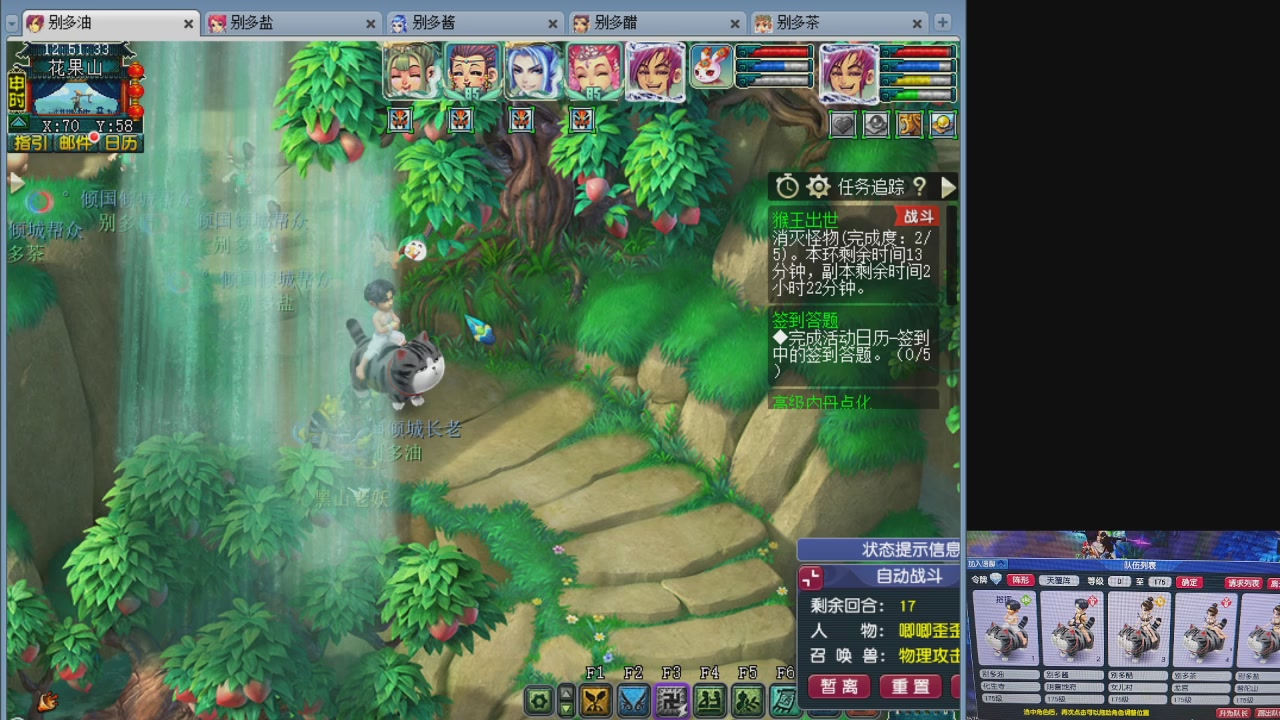
Task: Select the highlighted F3 combat skill icon
Action: click(673, 698)
